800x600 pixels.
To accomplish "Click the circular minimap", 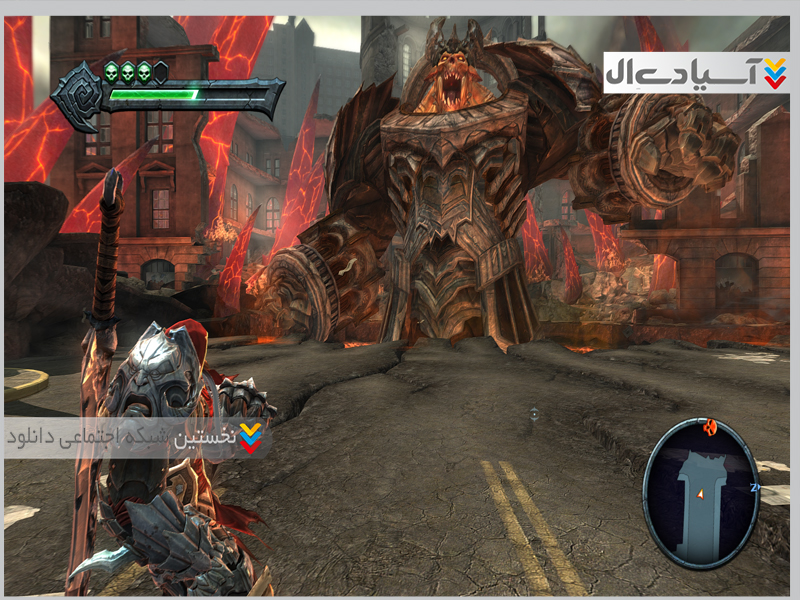I will [700, 492].
